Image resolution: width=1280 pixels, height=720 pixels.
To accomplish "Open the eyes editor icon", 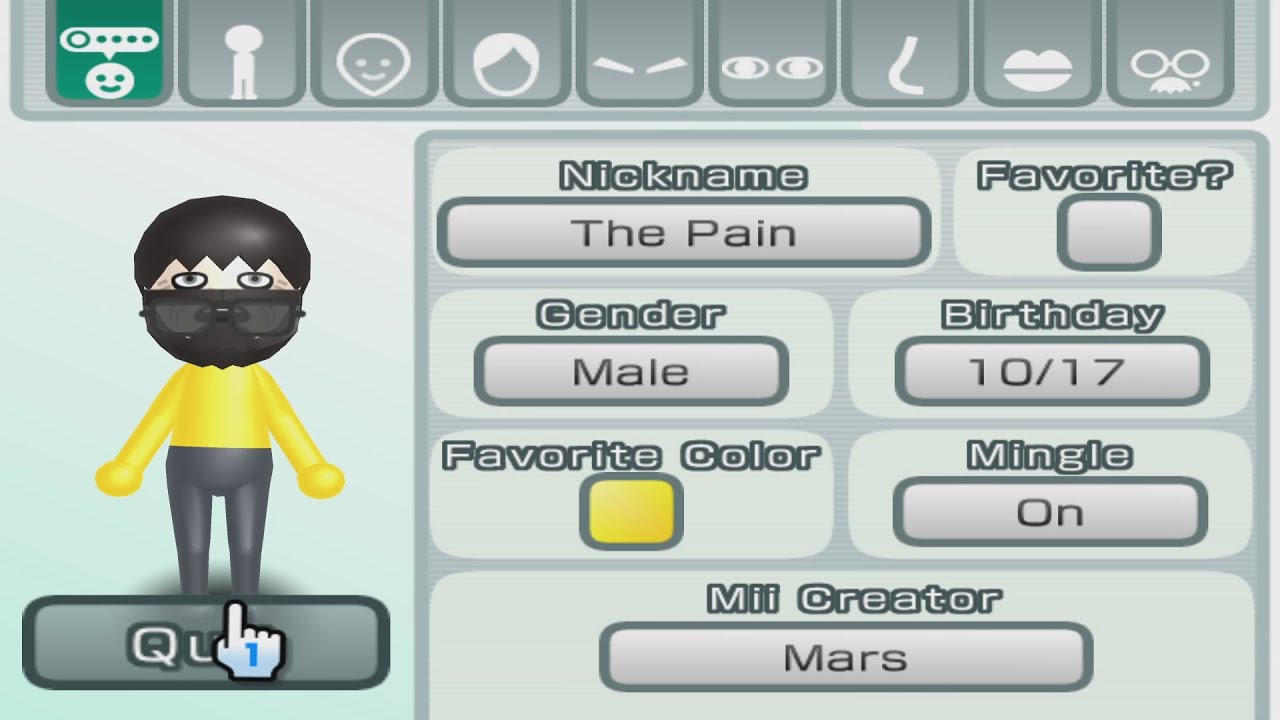I will [771, 55].
